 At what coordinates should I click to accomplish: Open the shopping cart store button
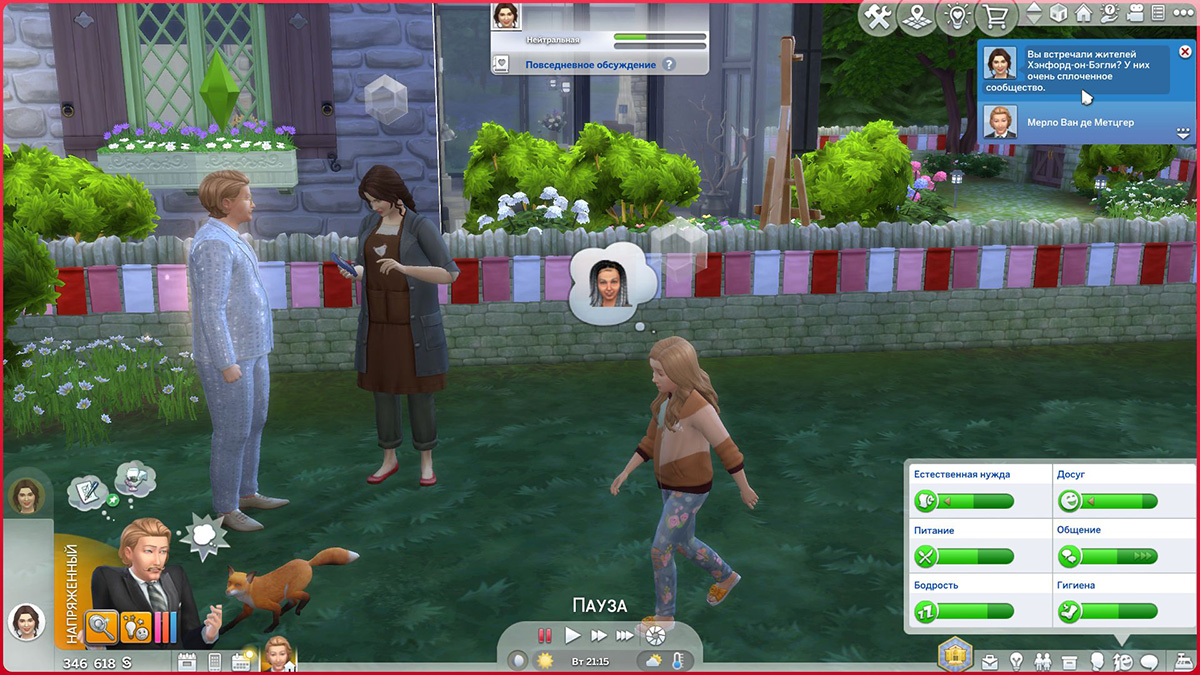994,16
